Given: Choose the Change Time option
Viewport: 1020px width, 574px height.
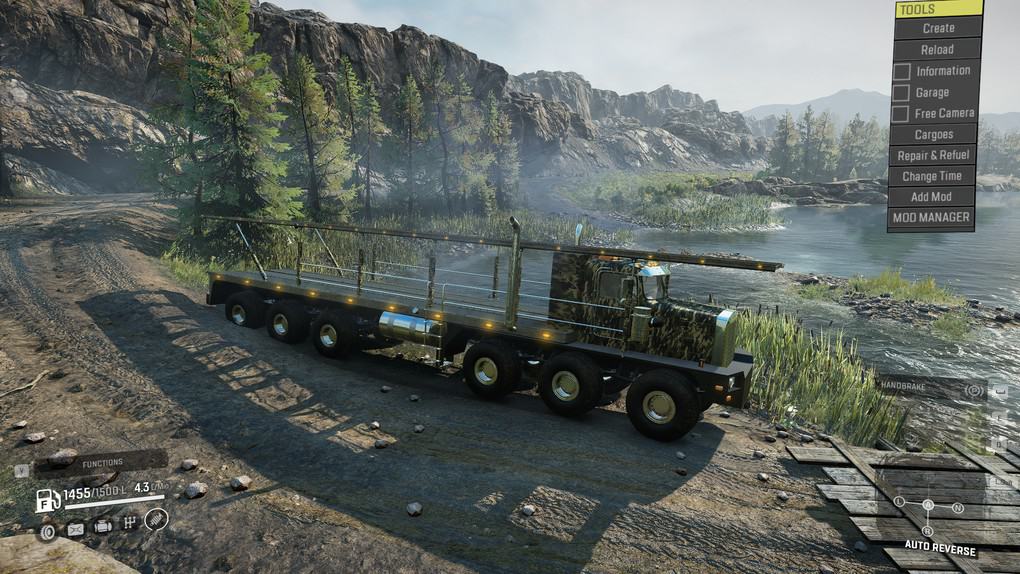Looking at the screenshot, I should (x=932, y=176).
